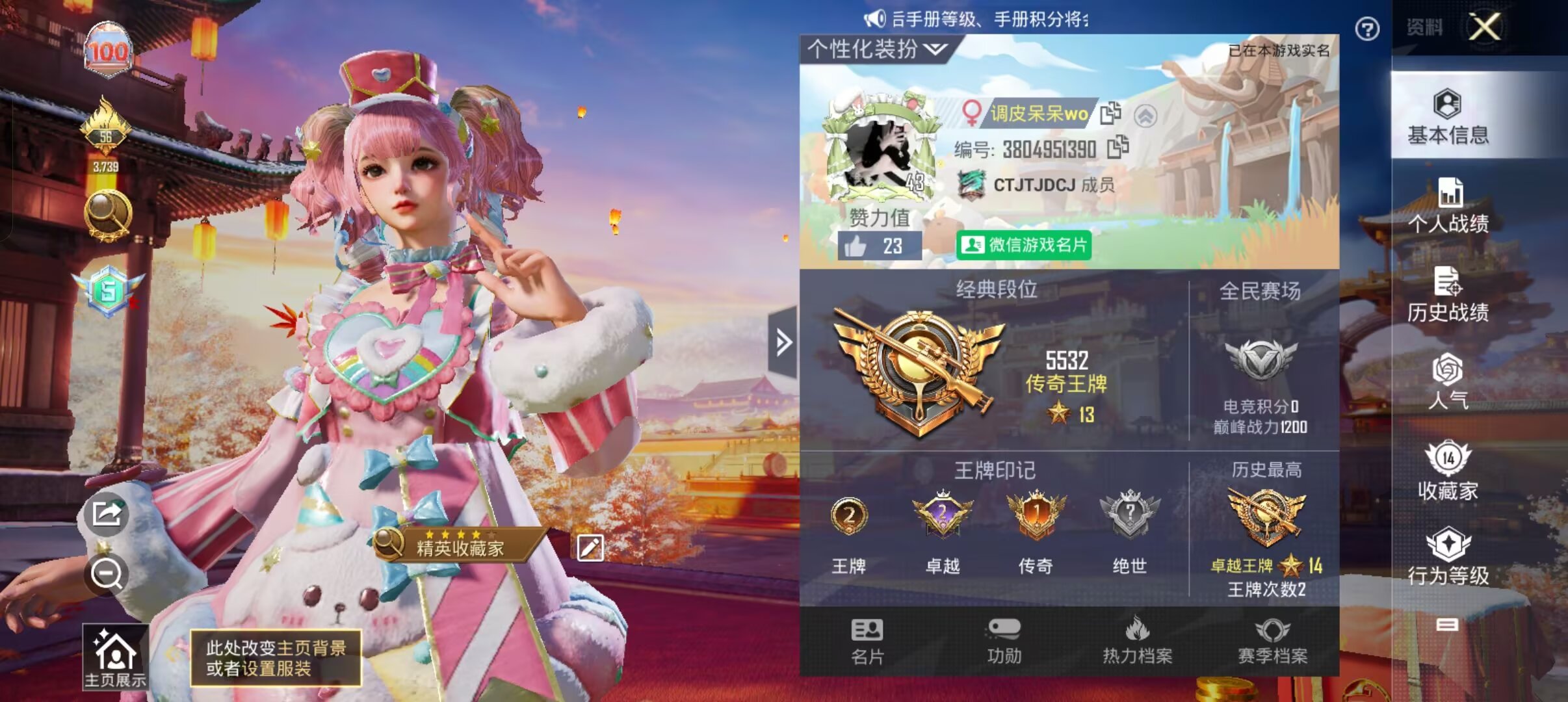Copy nickname 调皮呆呆wo via its copy icon
The height and width of the screenshot is (702, 1568).
[1112, 114]
